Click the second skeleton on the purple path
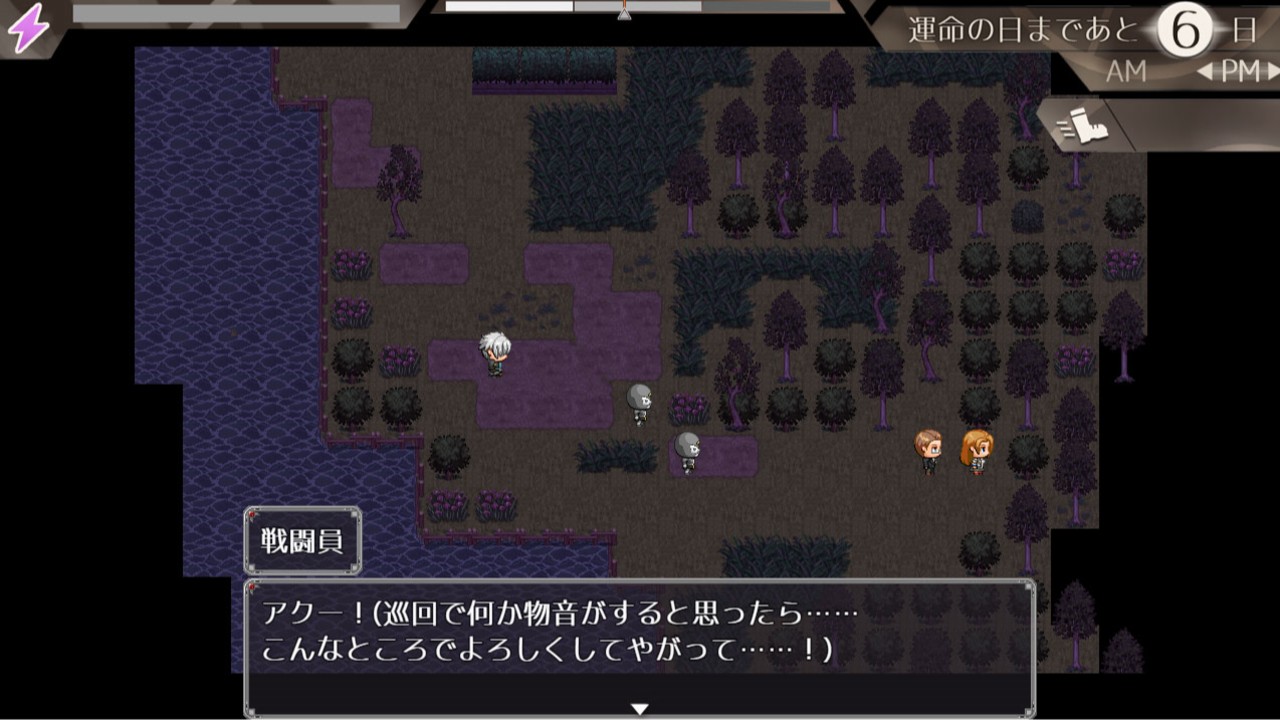The height and width of the screenshot is (720, 1280). coord(686,452)
